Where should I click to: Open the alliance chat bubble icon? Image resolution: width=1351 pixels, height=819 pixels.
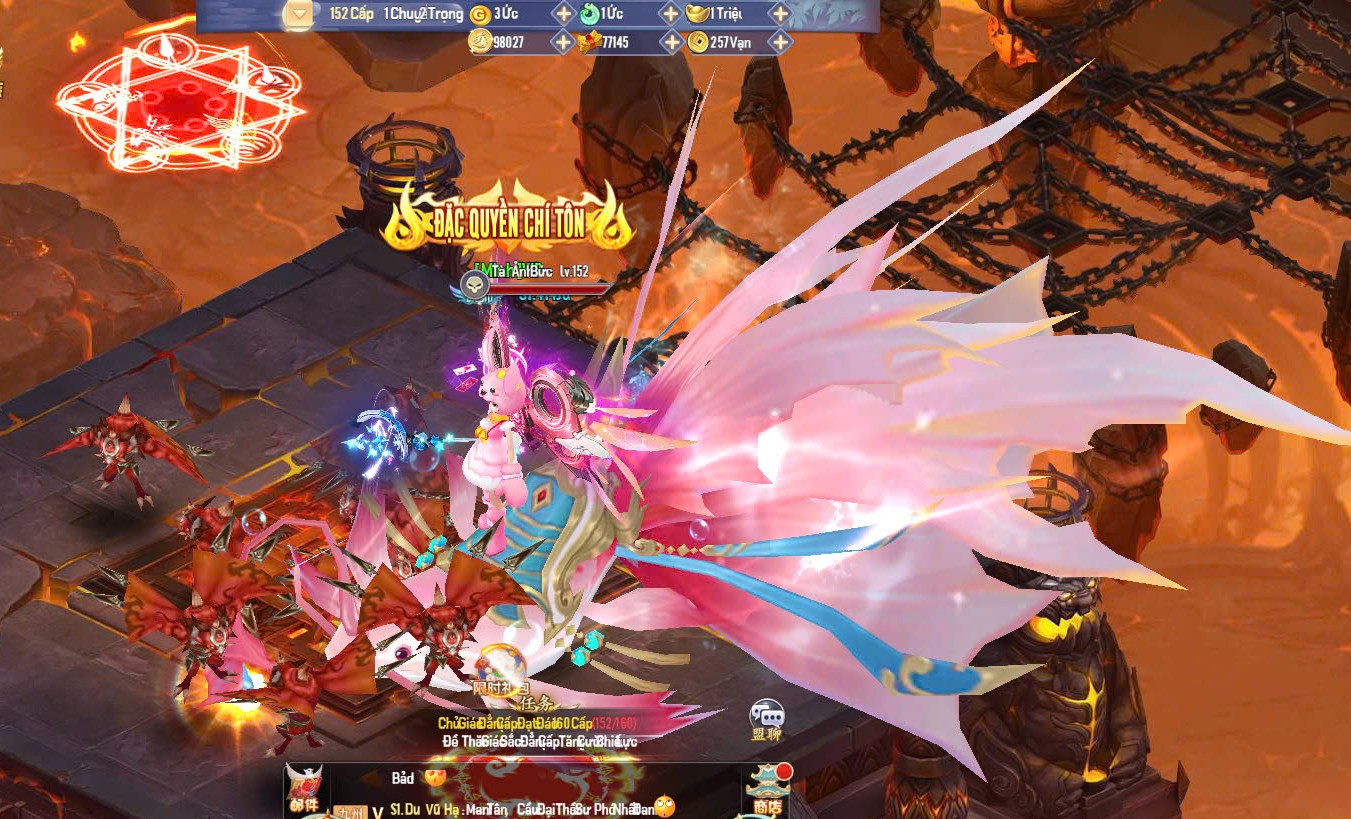pos(766,718)
